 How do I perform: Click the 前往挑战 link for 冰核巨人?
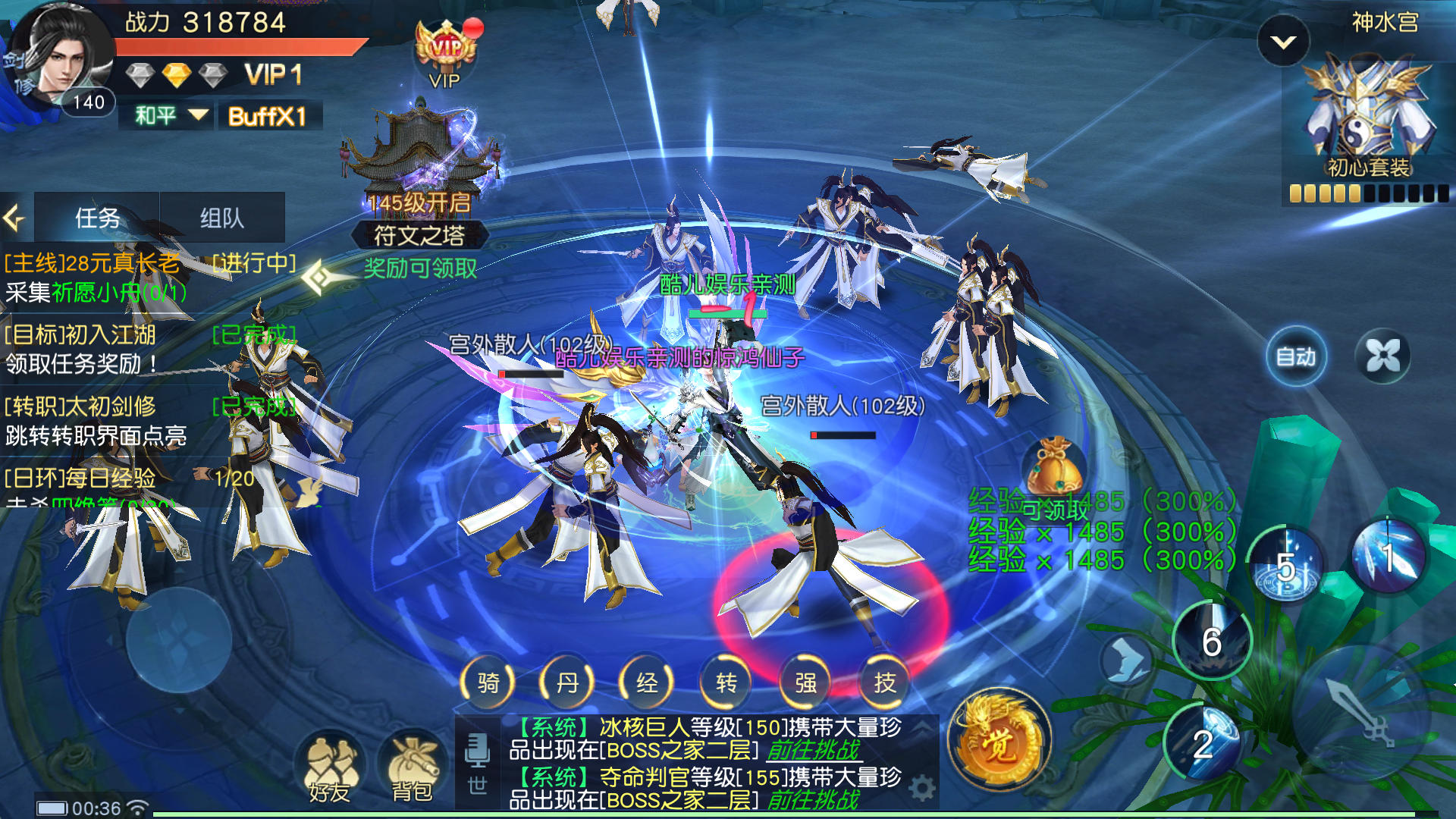click(813, 751)
